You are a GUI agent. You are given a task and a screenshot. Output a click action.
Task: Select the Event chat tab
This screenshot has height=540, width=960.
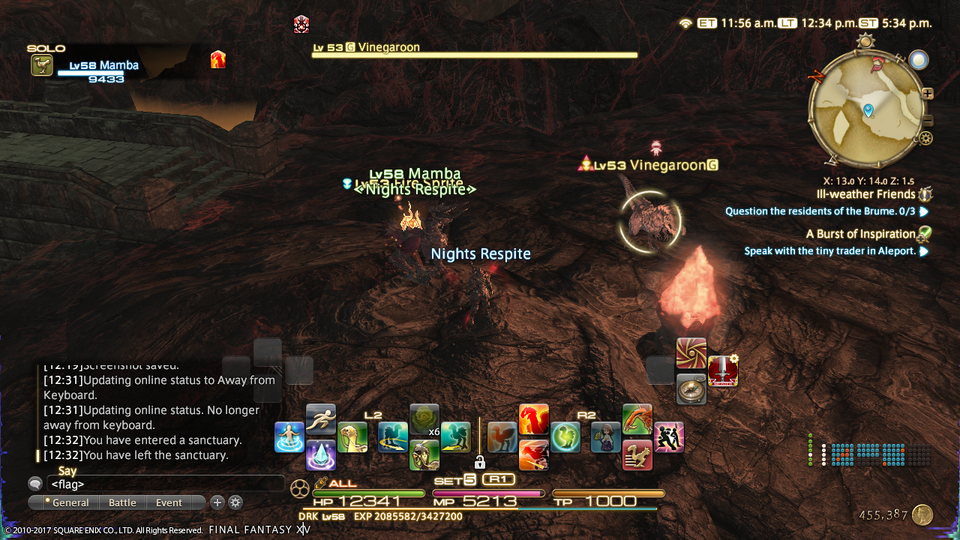click(x=169, y=502)
